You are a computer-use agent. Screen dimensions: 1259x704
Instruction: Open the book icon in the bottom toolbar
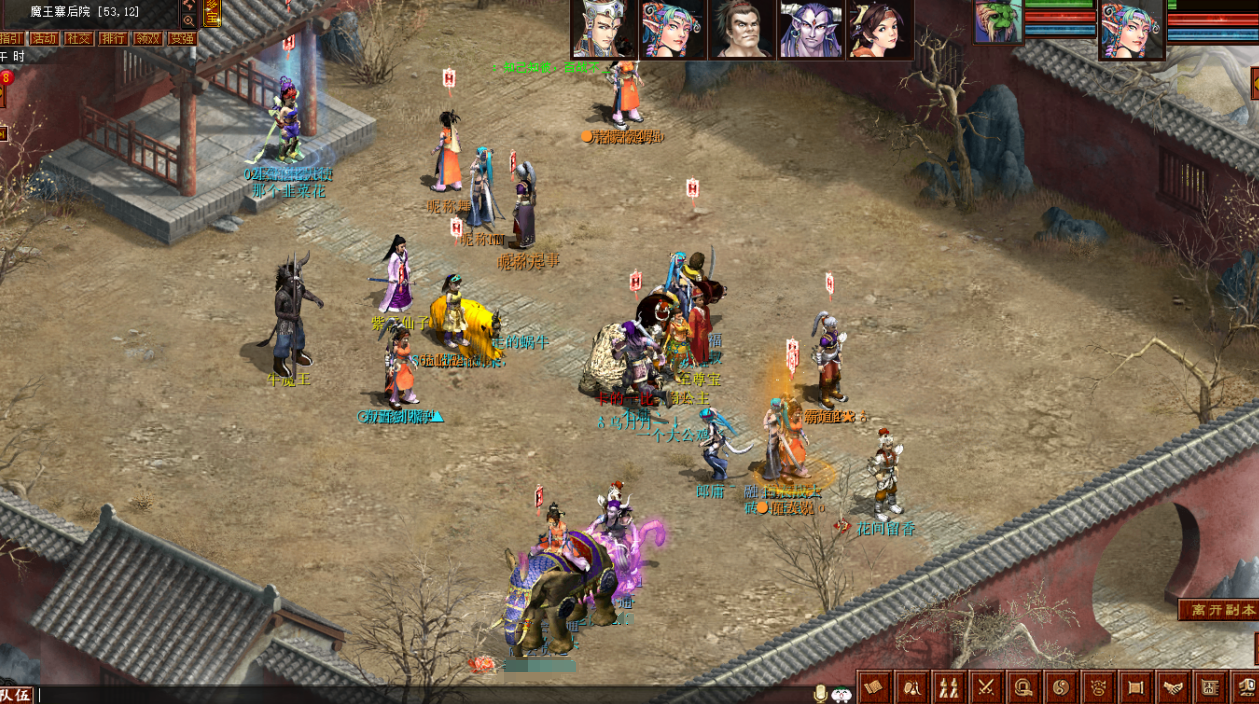(x=875, y=687)
